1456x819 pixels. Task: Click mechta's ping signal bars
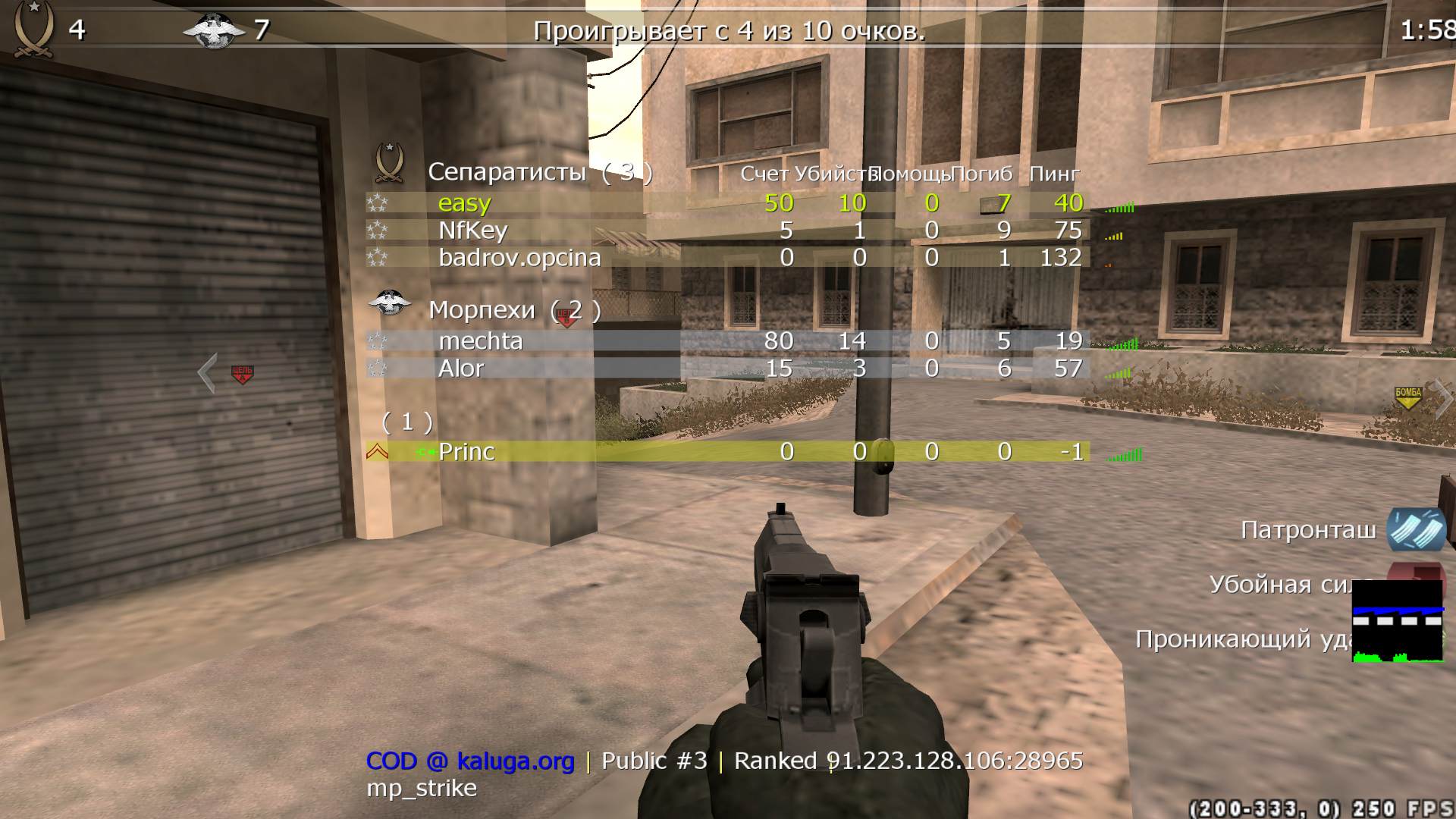[x=1122, y=343]
